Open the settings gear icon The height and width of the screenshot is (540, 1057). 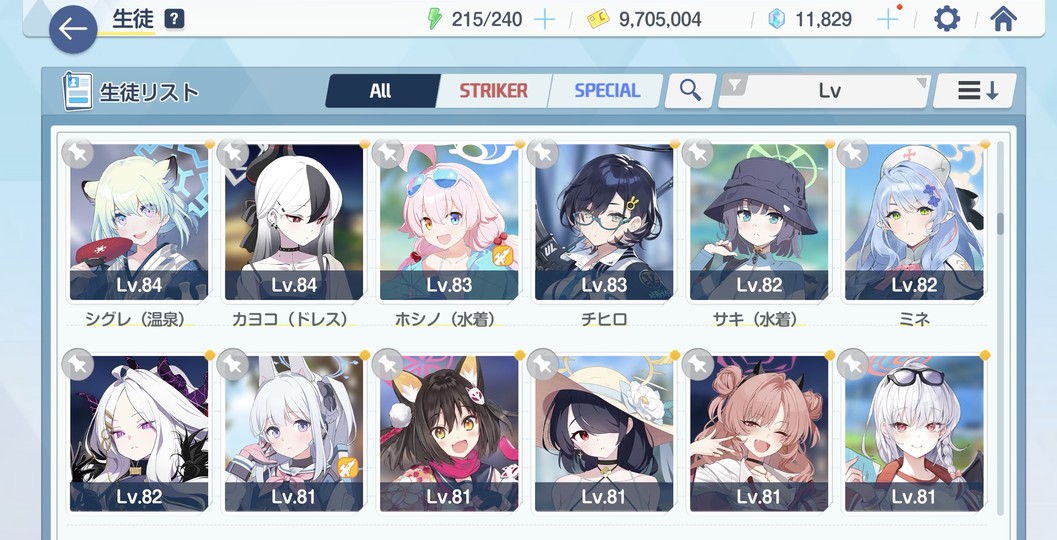[946, 19]
